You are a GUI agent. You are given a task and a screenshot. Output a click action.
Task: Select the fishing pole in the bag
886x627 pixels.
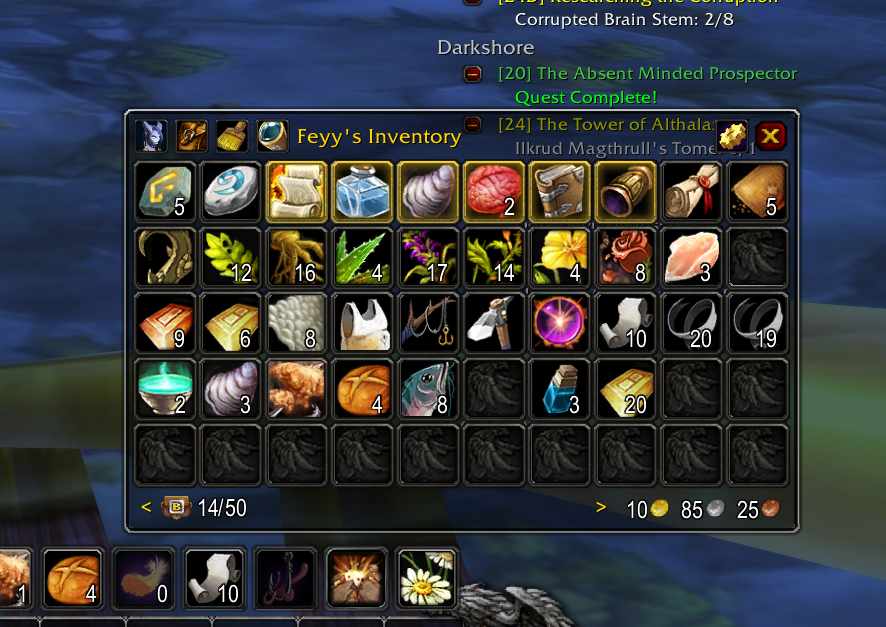(x=428, y=323)
